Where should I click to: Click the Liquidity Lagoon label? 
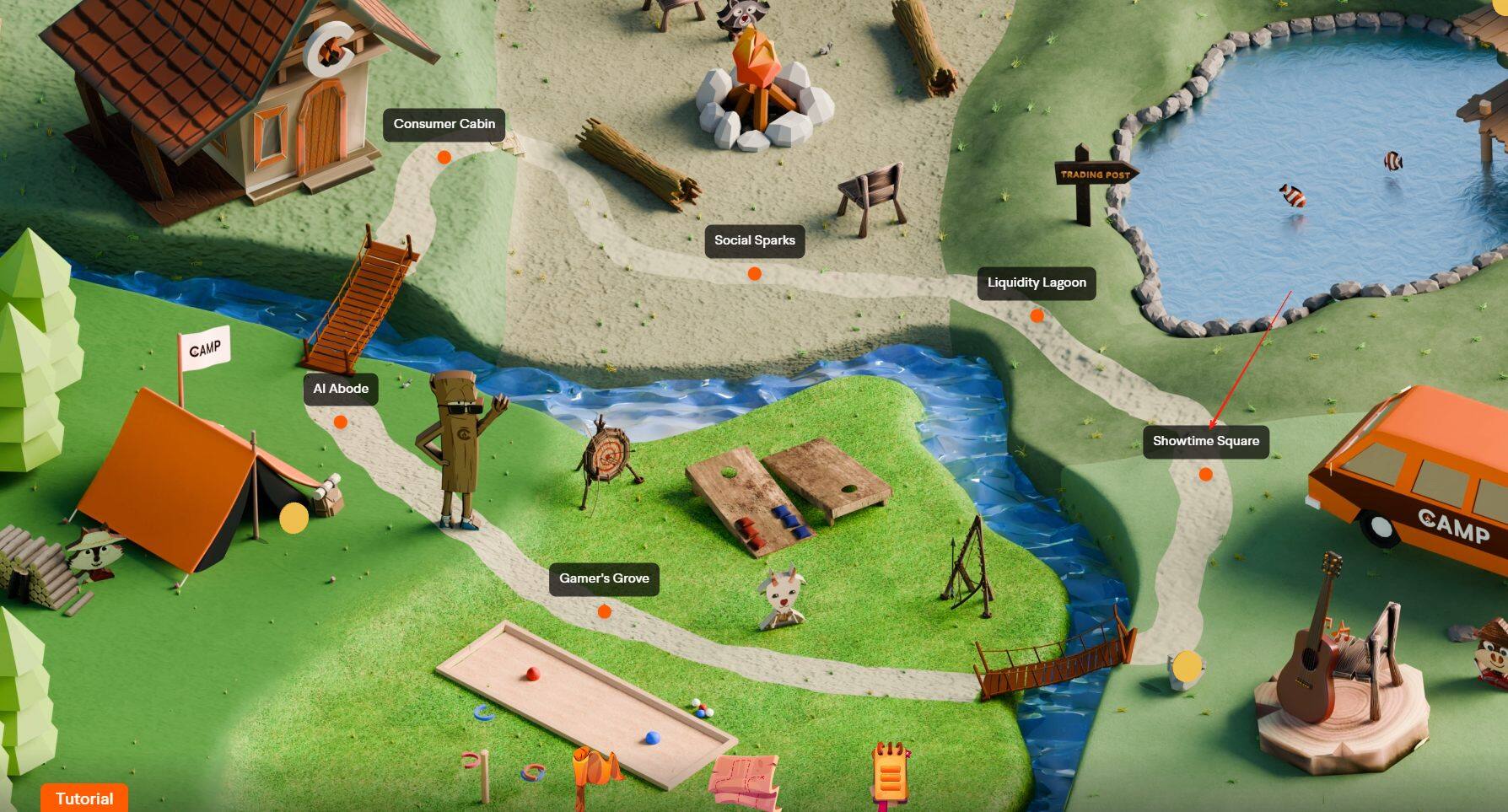(1036, 282)
